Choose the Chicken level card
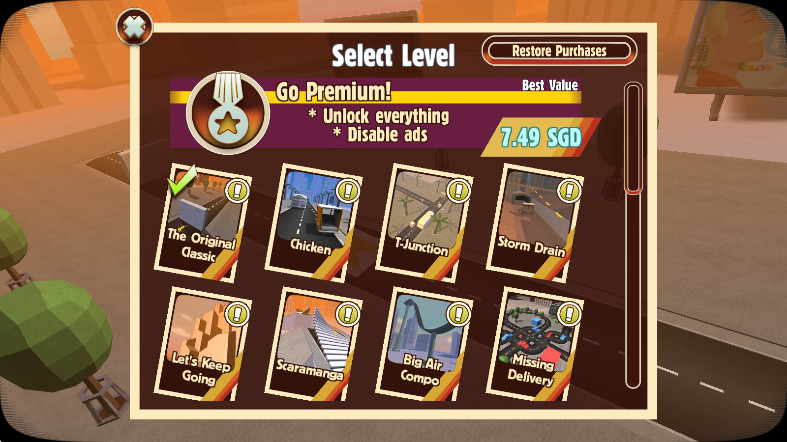Image resolution: width=787 pixels, height=442 pixels. tap(311, 222)
